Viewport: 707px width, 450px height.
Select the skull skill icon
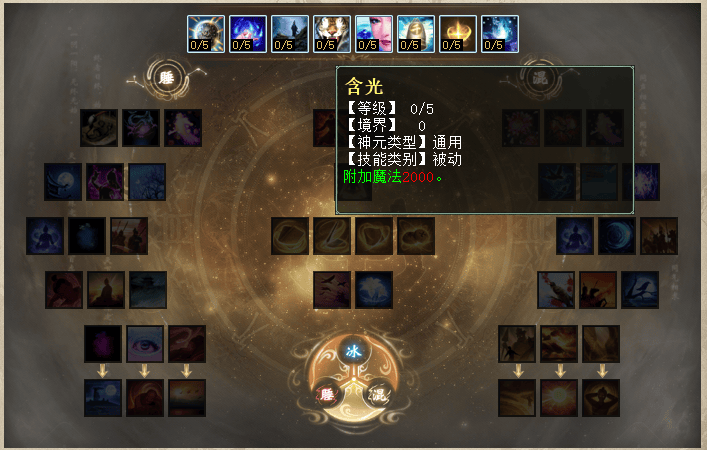(x=99, y=128)
